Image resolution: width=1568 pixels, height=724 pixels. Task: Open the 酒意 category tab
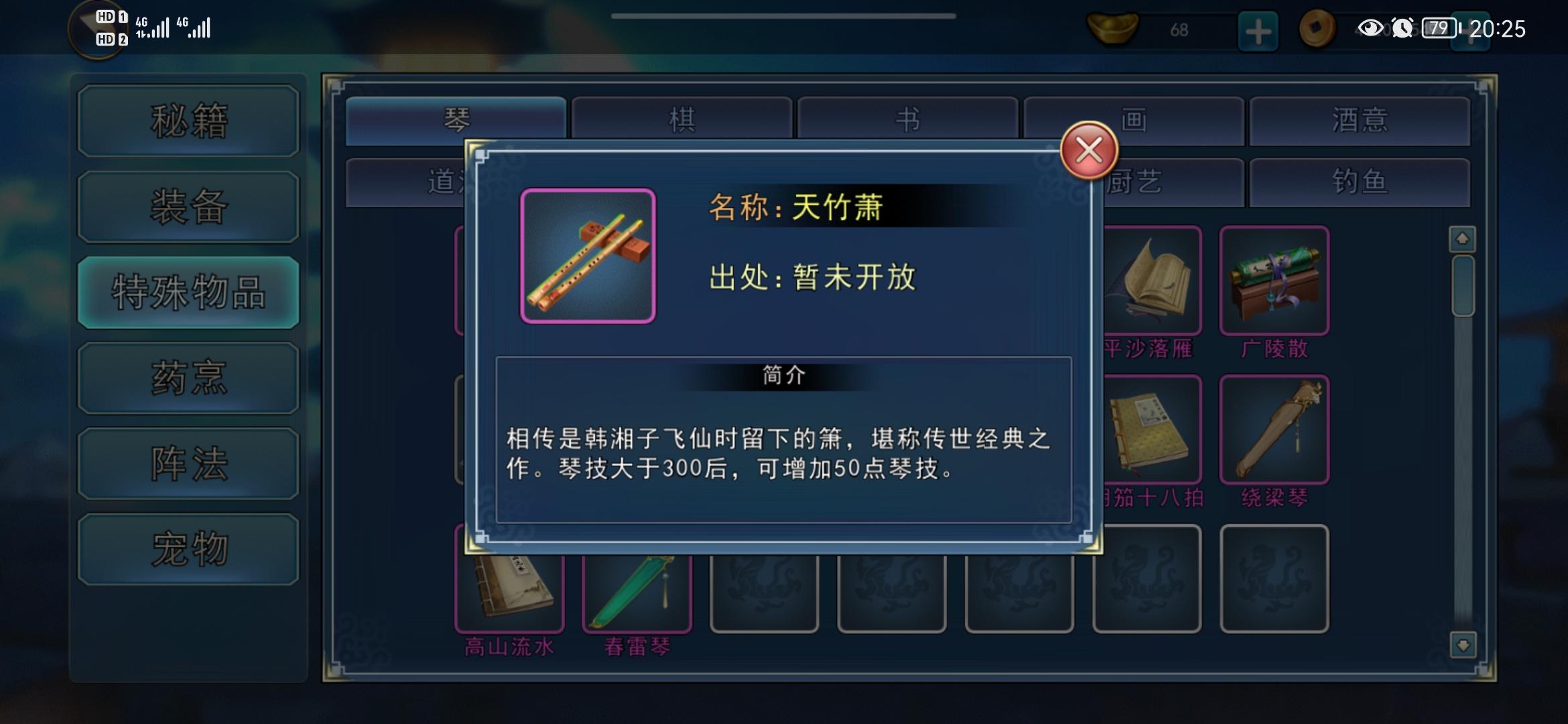[x=1358, y=119]
